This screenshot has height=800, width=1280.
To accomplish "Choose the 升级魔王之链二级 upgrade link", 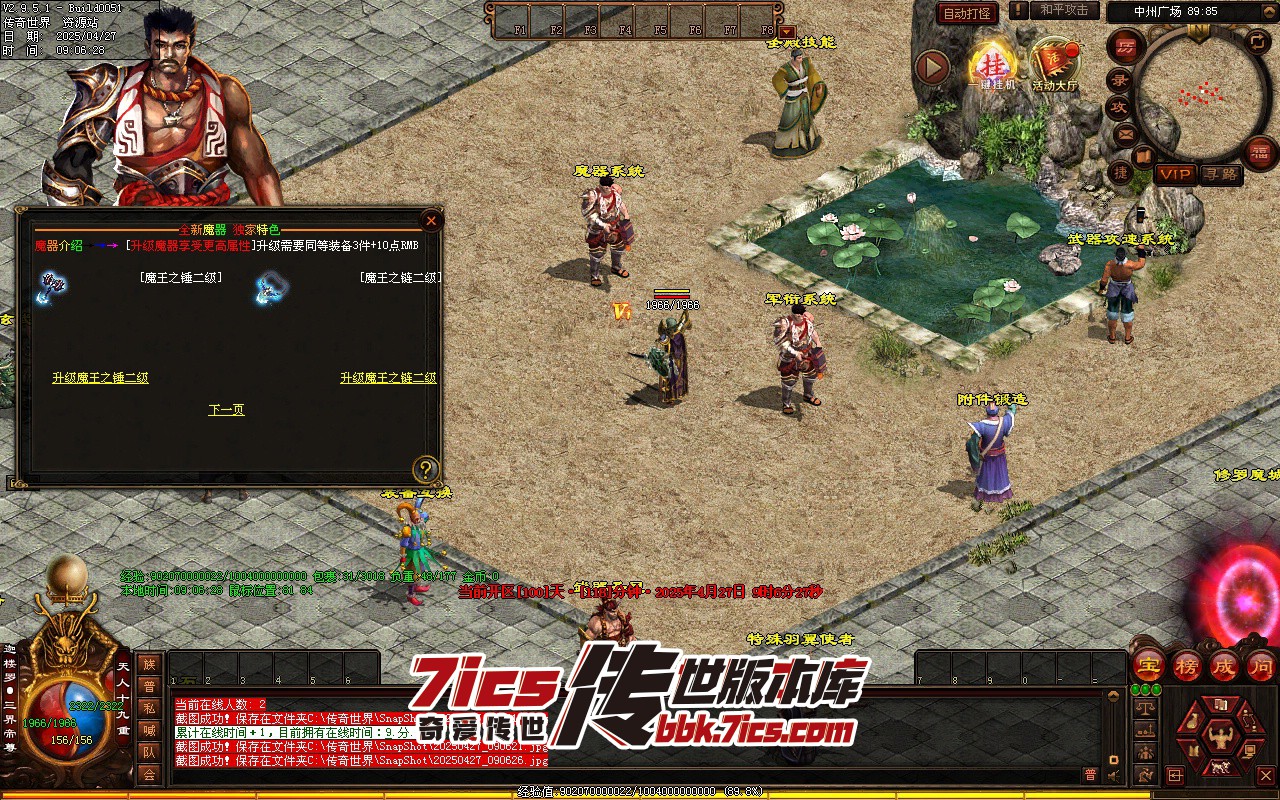I will click(x=388, y=378).
